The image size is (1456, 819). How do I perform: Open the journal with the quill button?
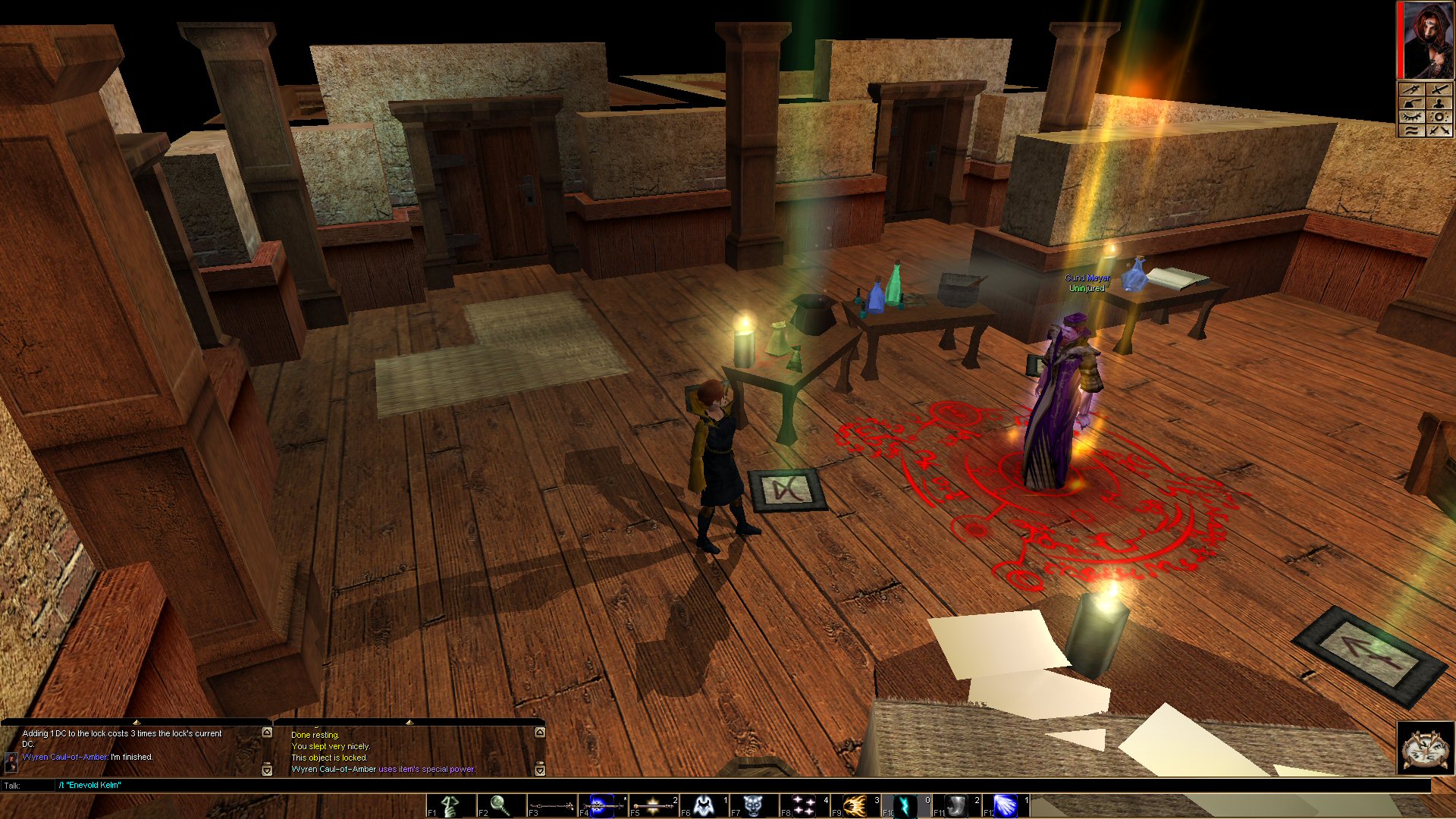click(x=1411, y=103)
